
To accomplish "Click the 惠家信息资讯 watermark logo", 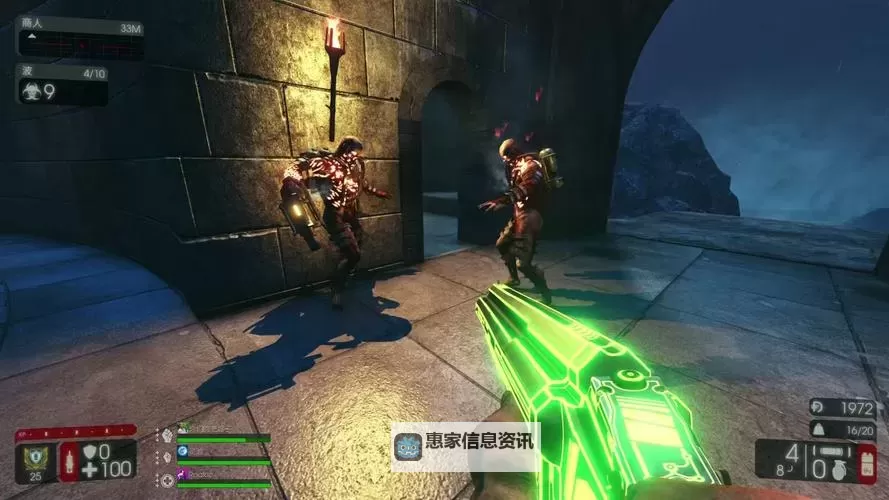I will click(x=408, y=447).
